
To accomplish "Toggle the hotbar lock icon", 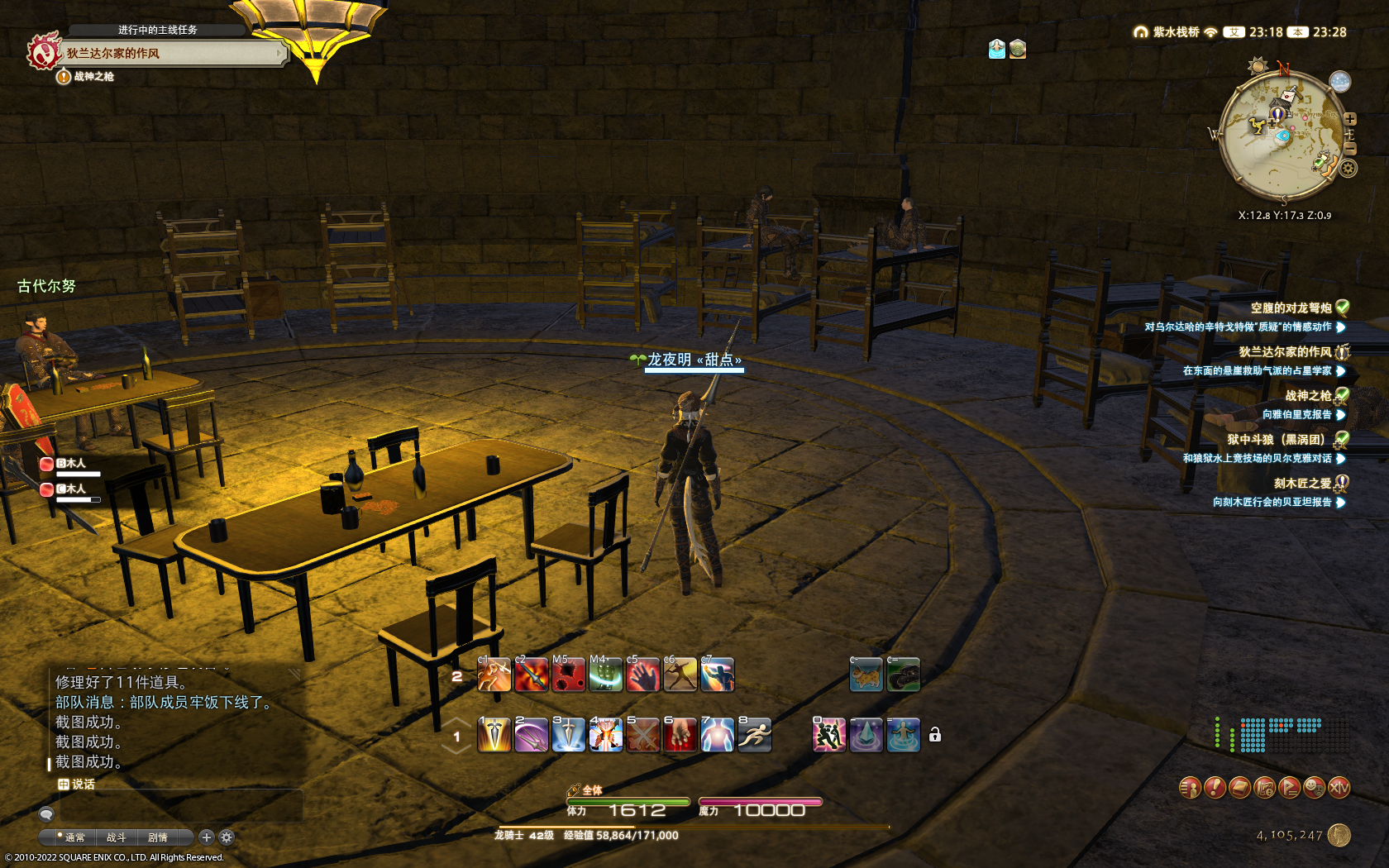I will coord(935,735).
